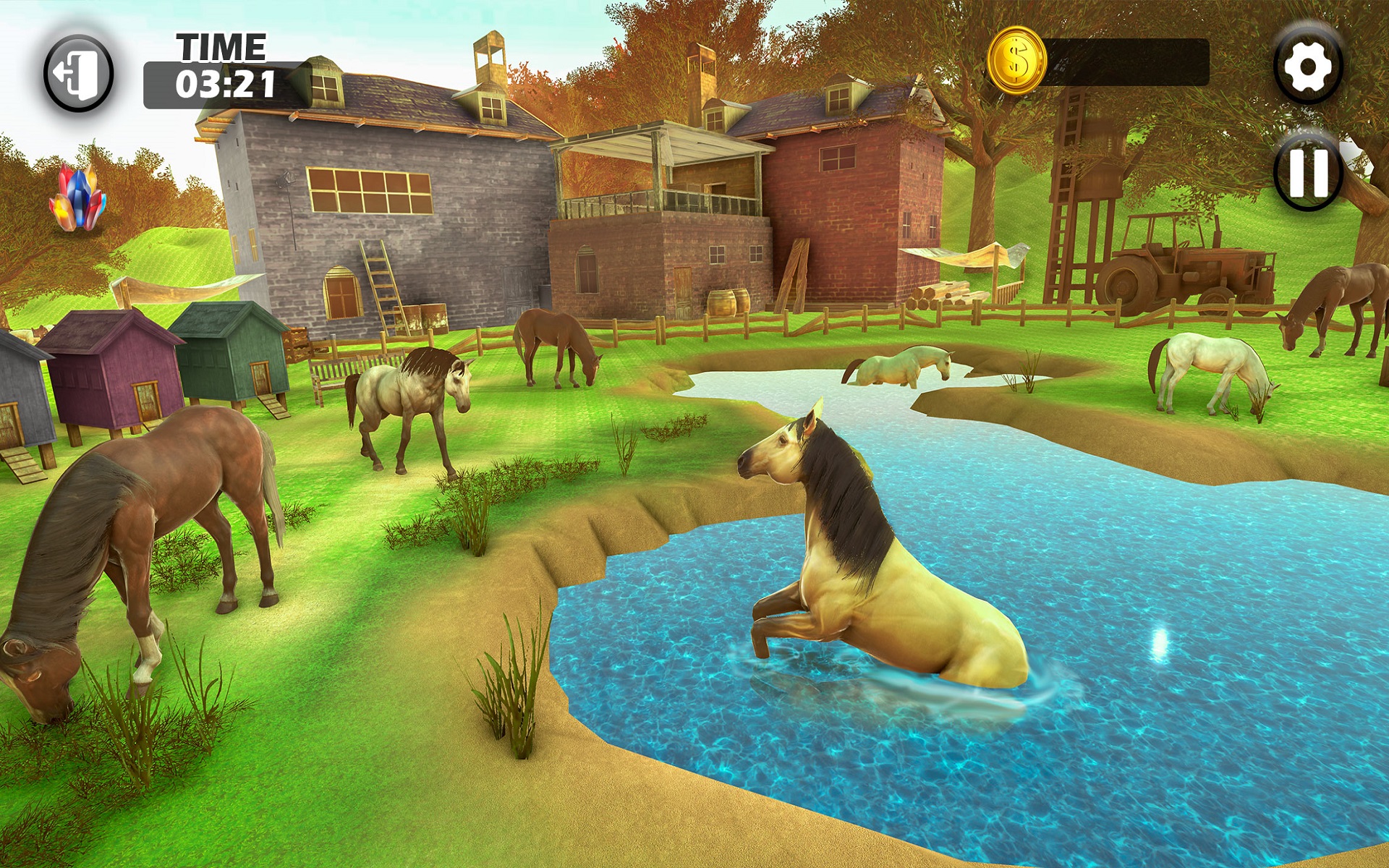Image resolution: width=1389 pixels, height=868 pixels.
Task: Tap the TIME label at the top
Action: [221, 45]
